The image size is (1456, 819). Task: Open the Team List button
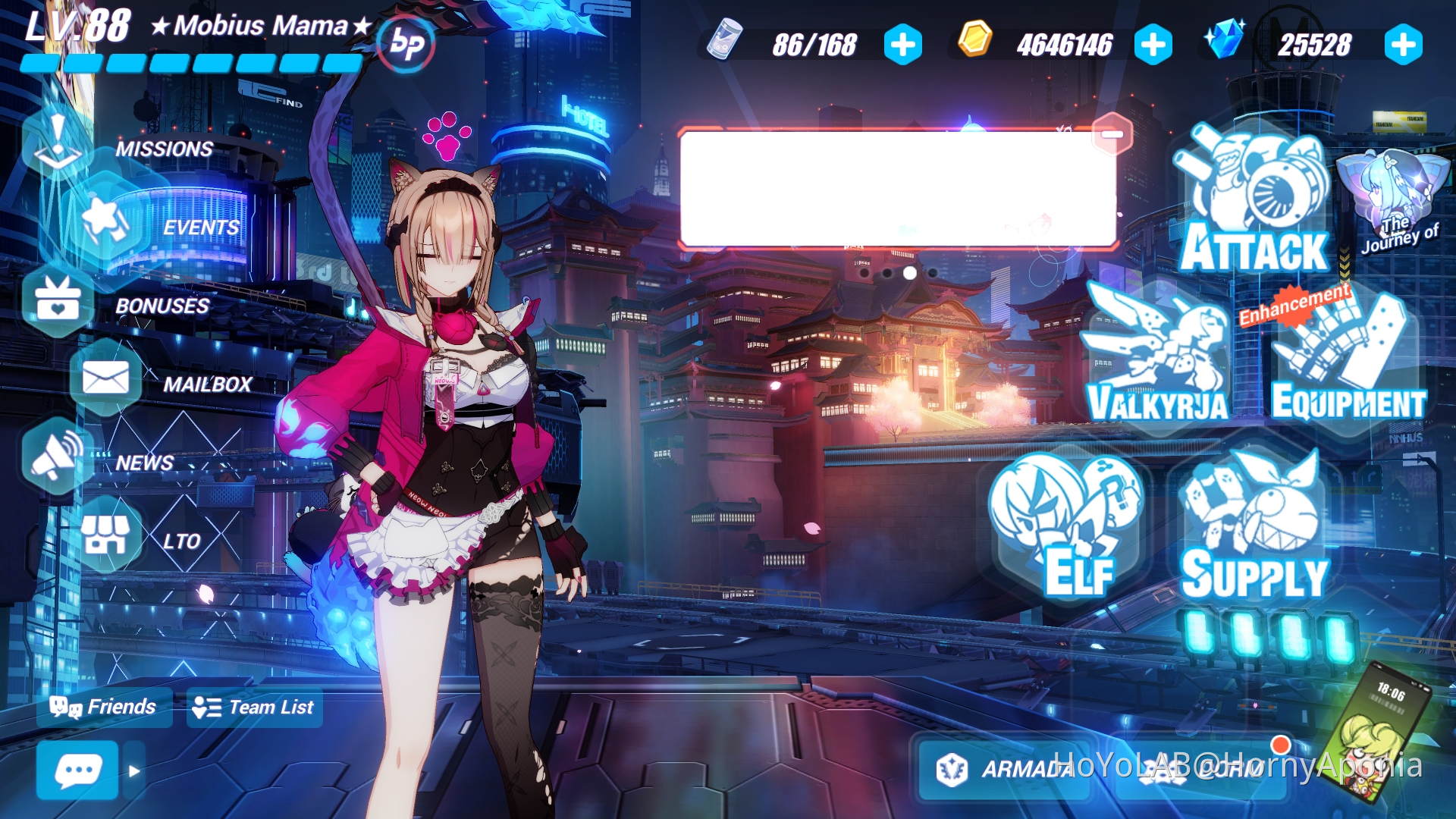[x=254, y=708]
